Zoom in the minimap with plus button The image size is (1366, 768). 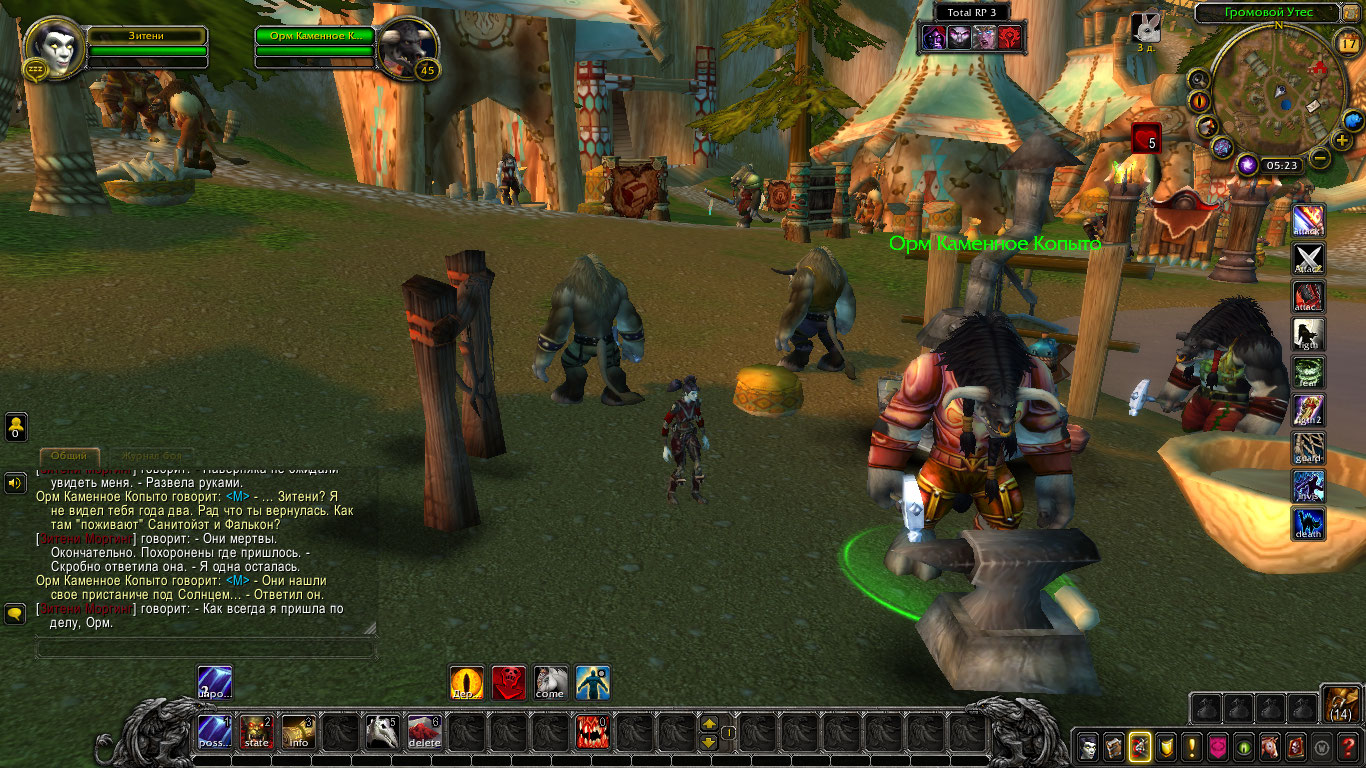pyautogui.click(x=1341, y=140)
